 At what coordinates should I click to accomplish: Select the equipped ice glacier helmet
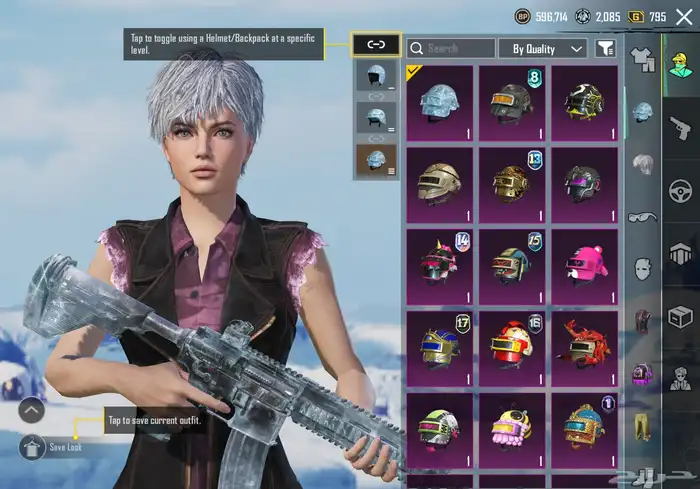pyautogui.click(x=440, y=101)
